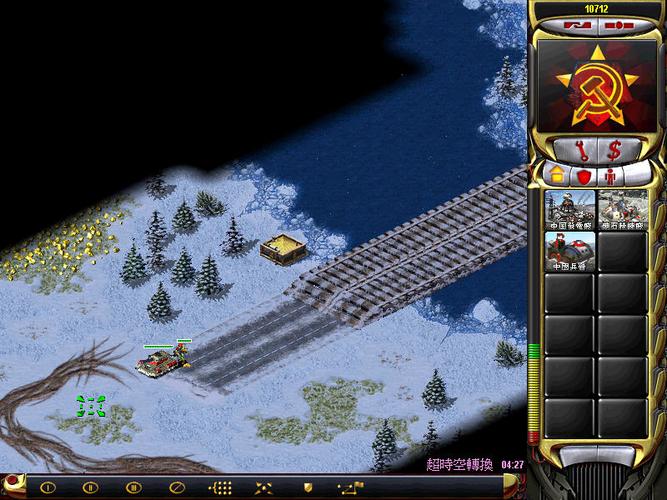Open the options button right of the top pair
Viewport: 667px width, 500px height.
click(x=619, y=23)
